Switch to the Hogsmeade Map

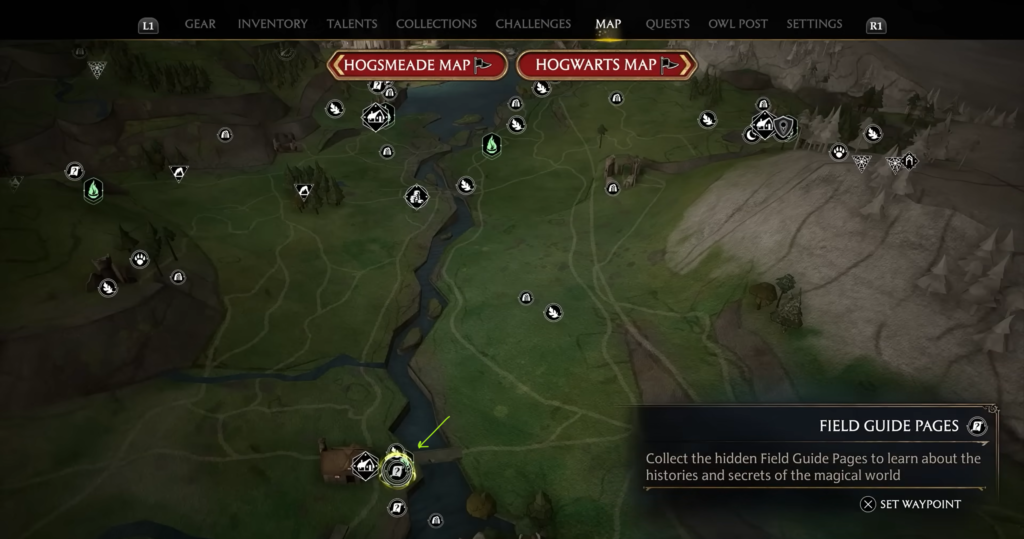pos(417,65)
